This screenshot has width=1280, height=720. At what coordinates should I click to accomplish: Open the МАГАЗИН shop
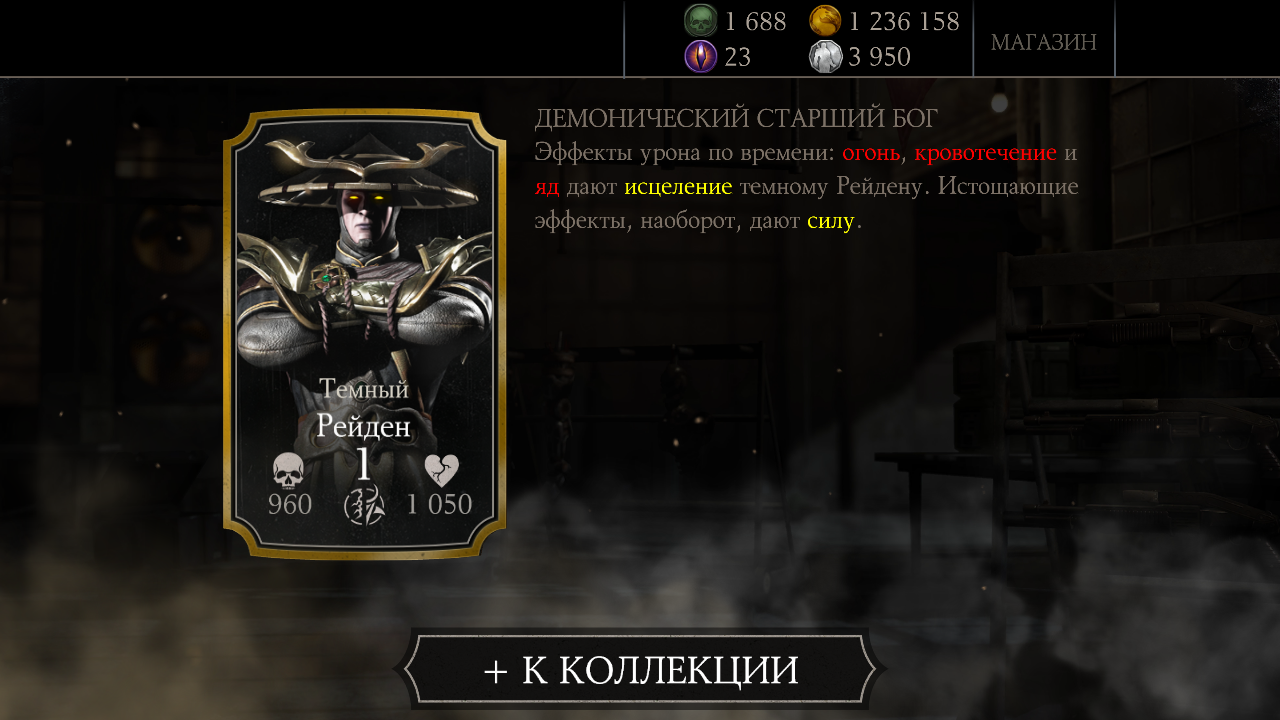1043,42
